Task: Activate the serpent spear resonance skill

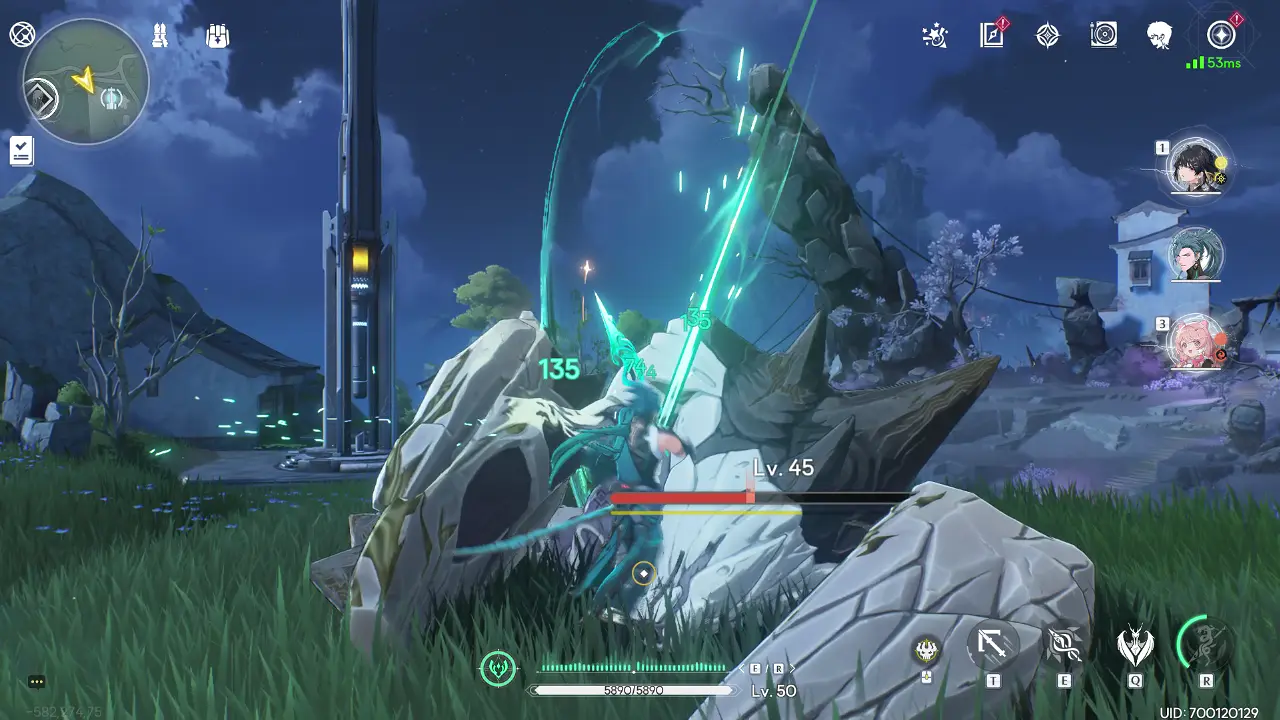Action: pos(1064,646)
